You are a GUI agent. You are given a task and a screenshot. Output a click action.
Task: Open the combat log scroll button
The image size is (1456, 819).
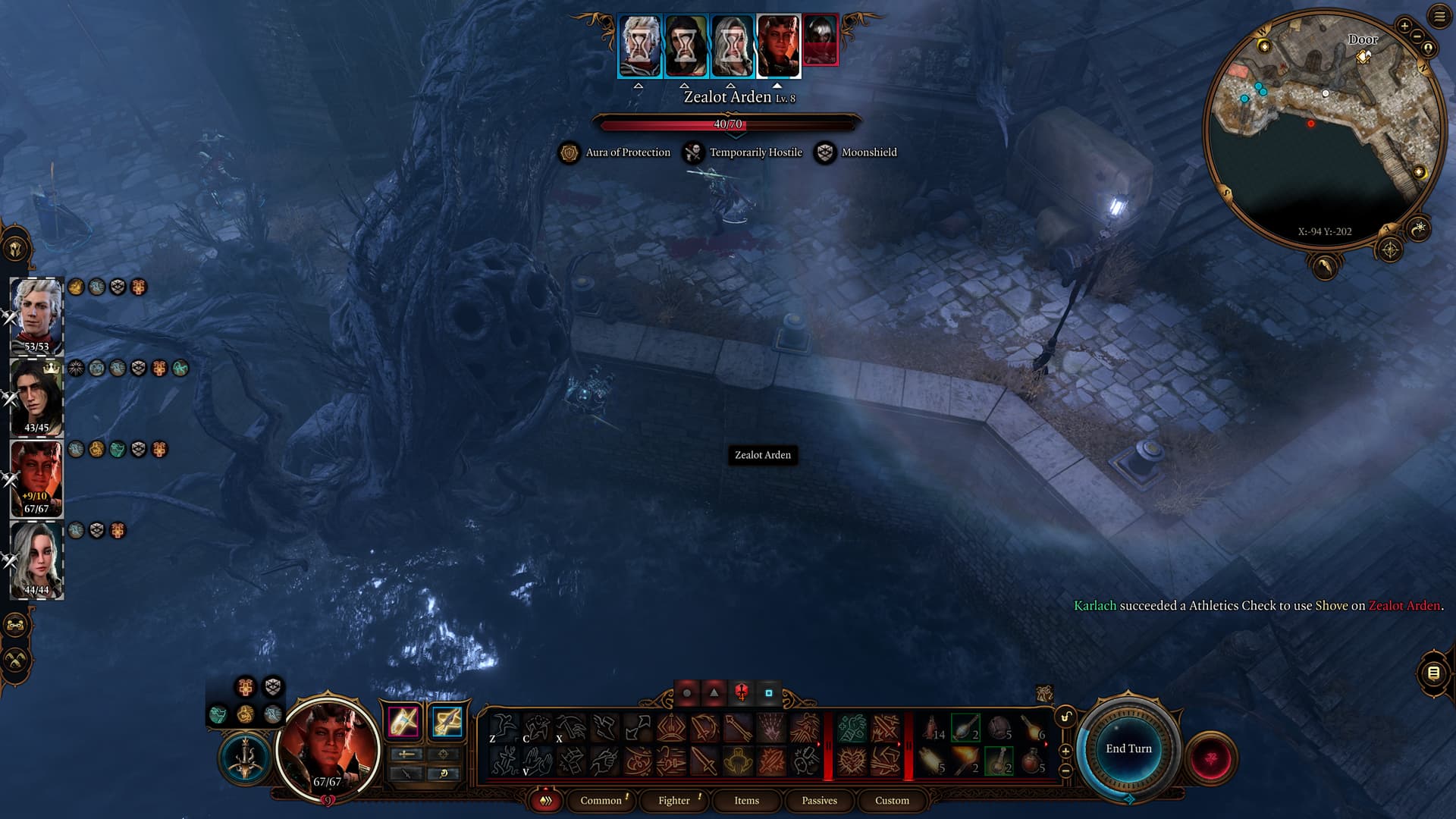(1433, 673)
